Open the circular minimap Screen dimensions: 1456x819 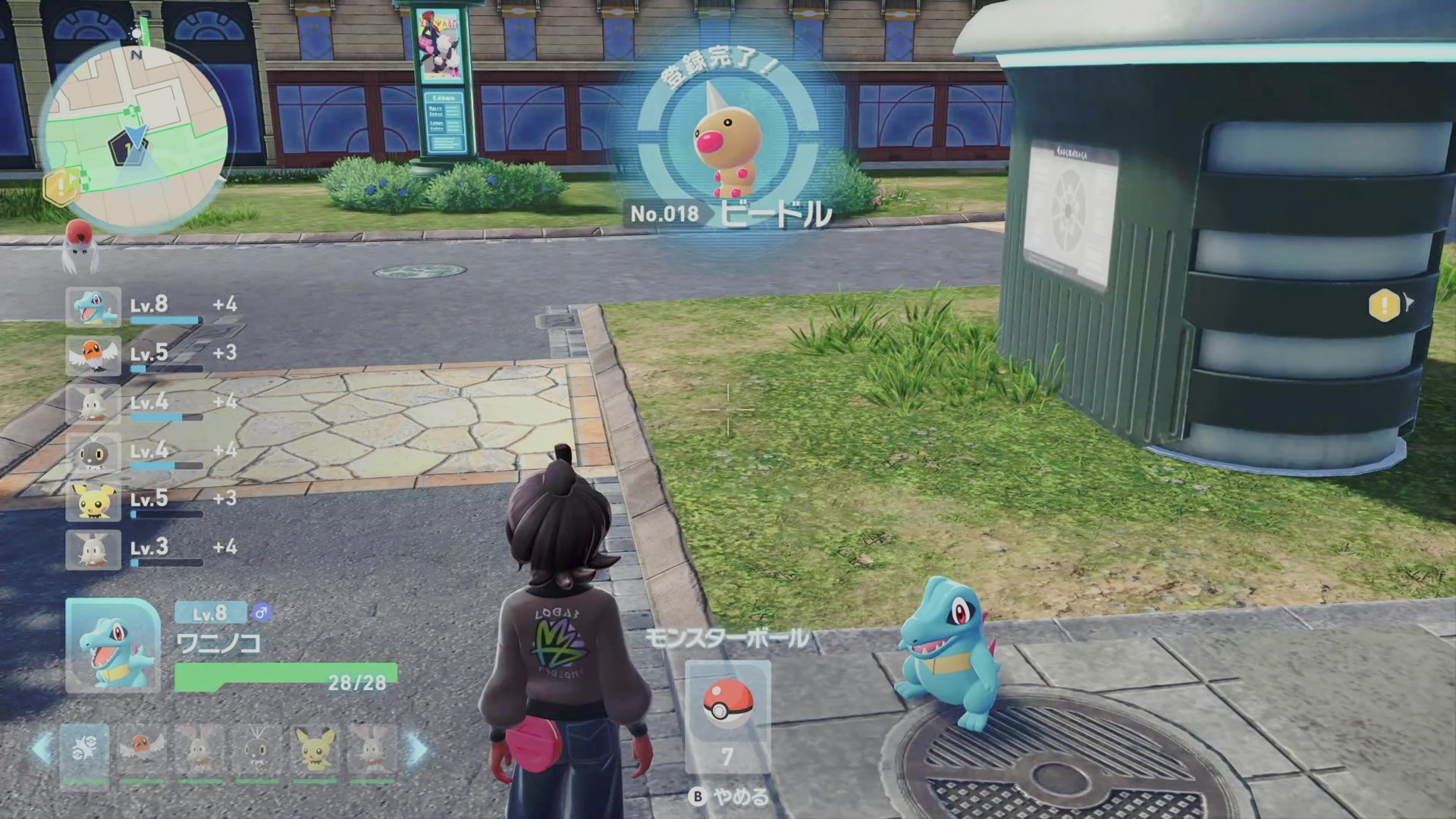tap(134, 136)
